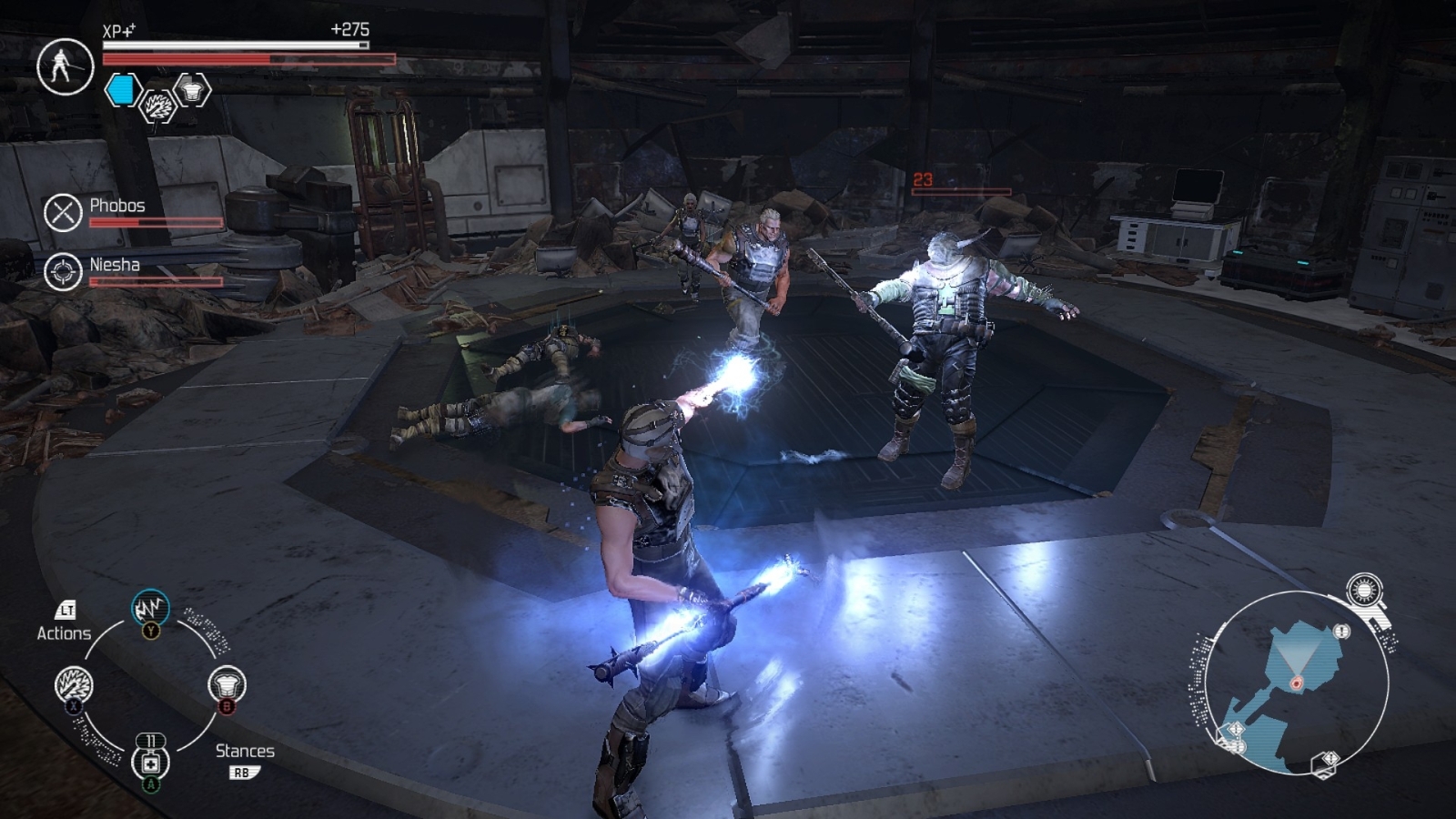1456x819 pixels.
Task: Activate the armor ability in the action wheel
Action: (227, 684)
